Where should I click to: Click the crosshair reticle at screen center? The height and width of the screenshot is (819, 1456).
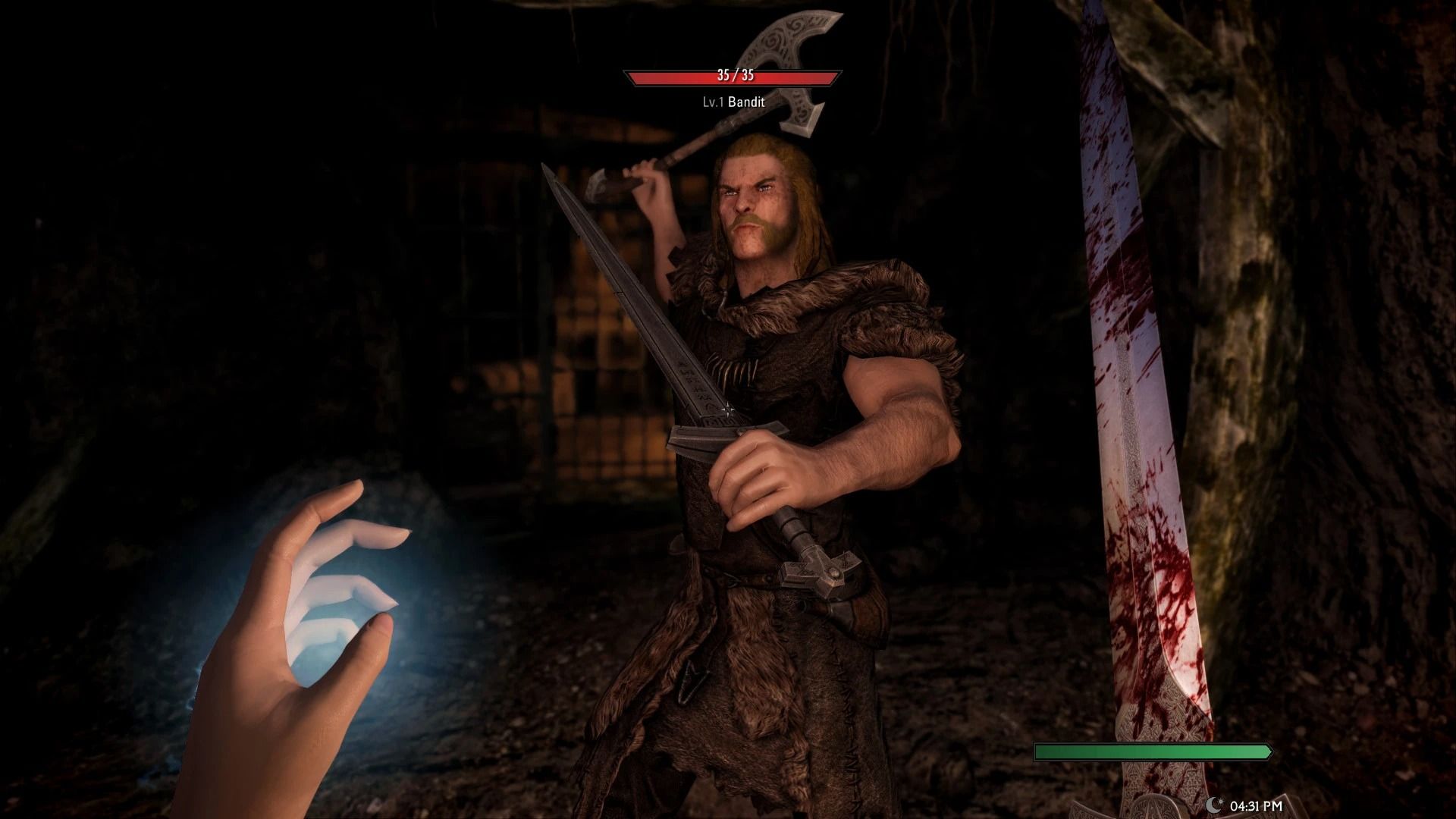pyautogui.click(x=726, y=409)
